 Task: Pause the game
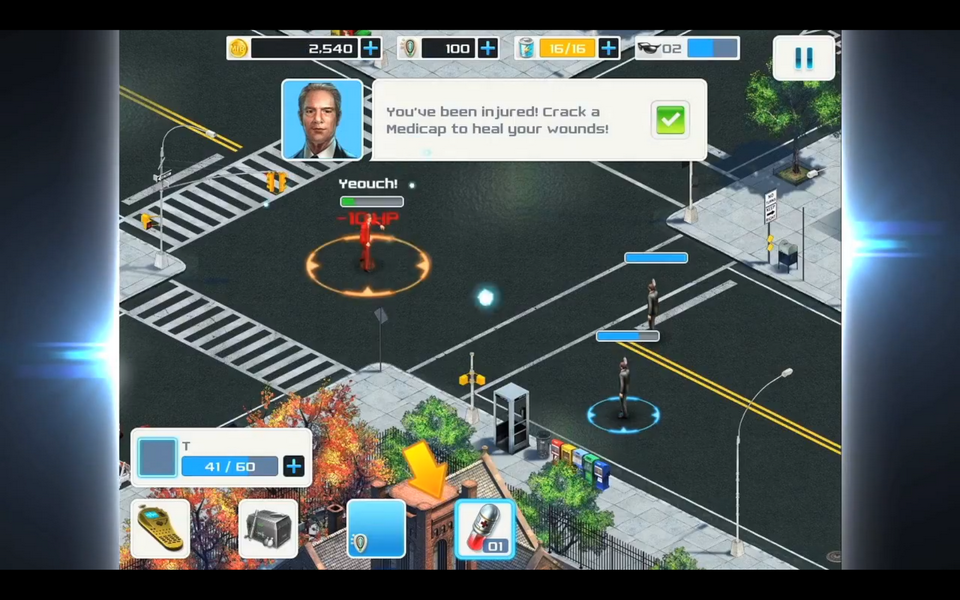coord(803,58)
